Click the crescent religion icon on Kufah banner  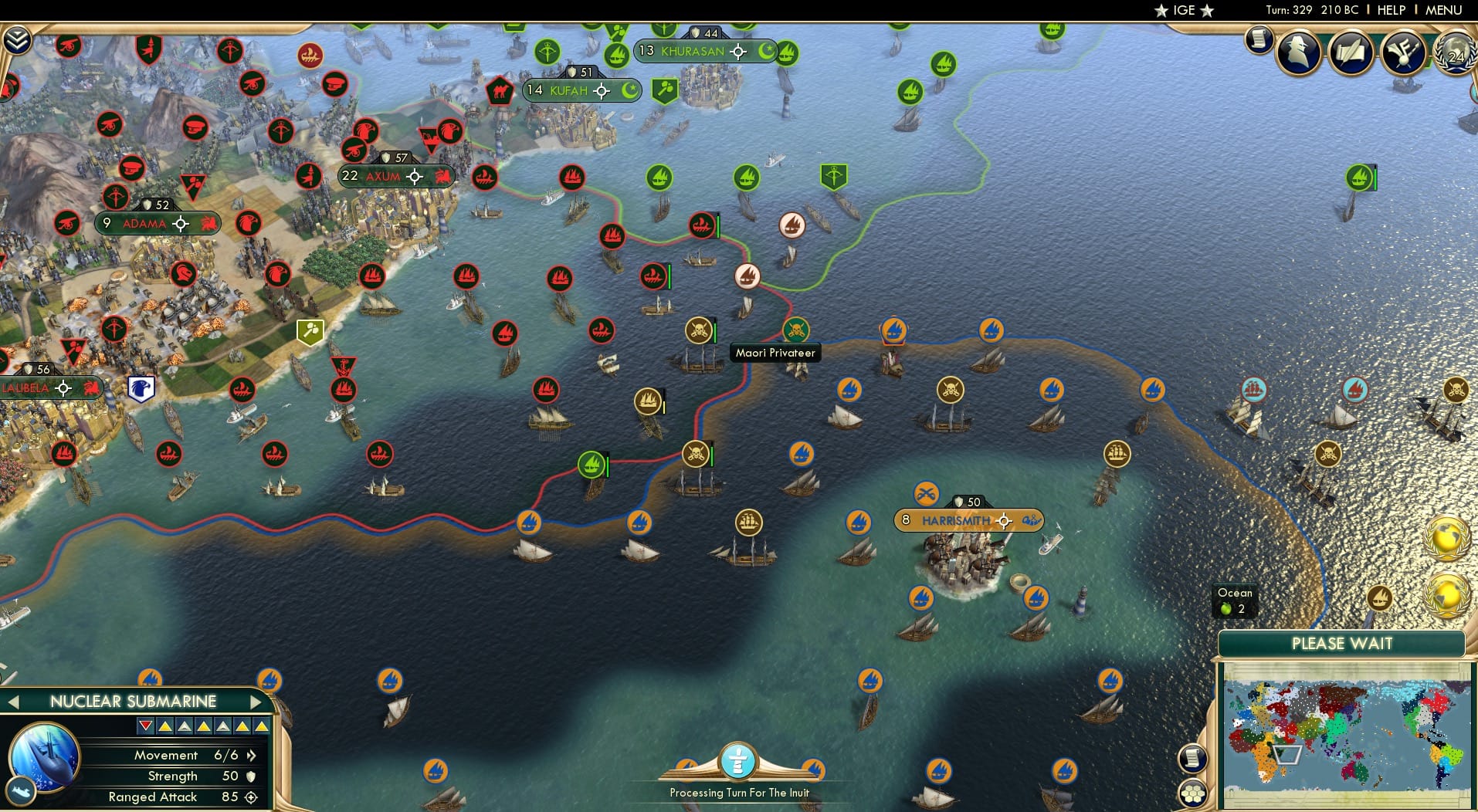(630, 90)
